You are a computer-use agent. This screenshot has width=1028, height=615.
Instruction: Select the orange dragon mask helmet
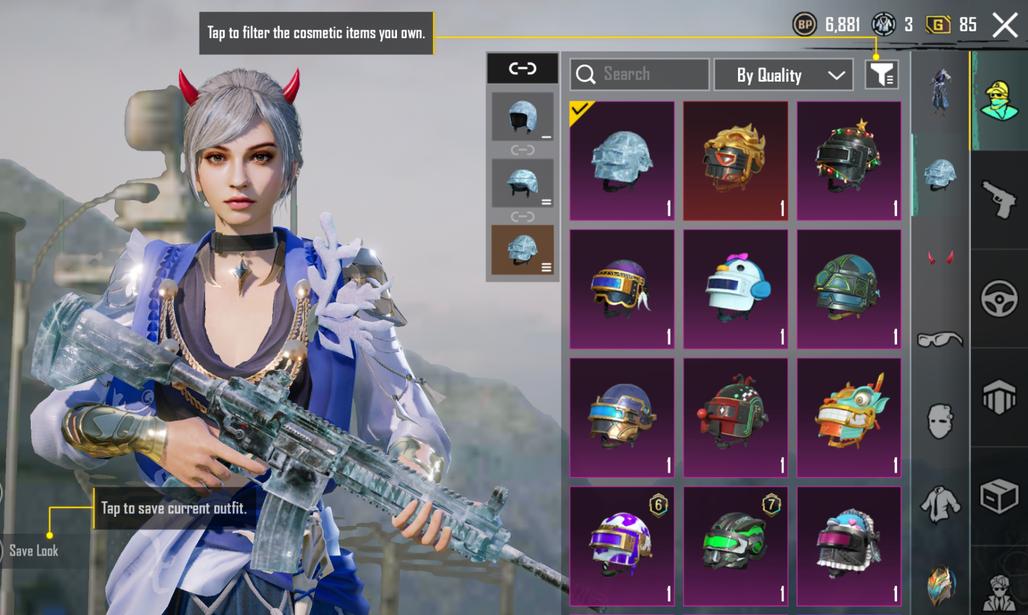pos(848,417)
